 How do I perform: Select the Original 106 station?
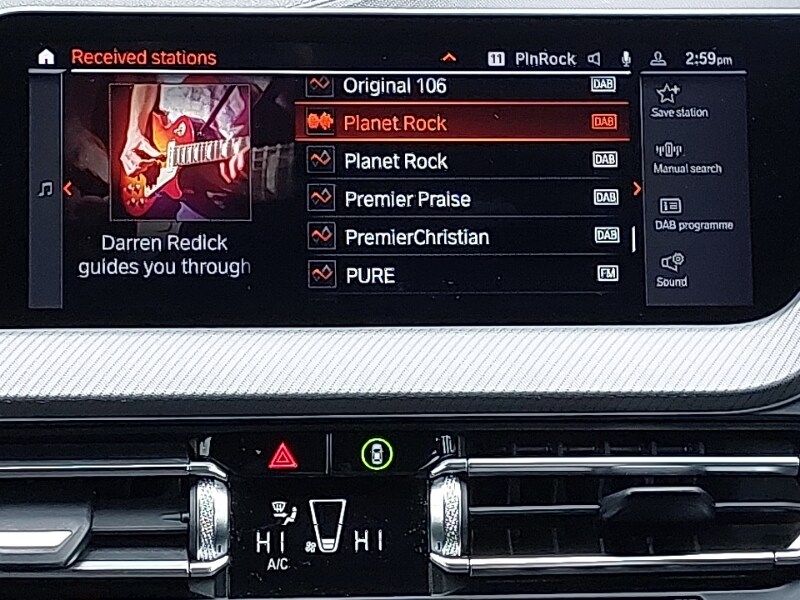[x=460, y=86]
